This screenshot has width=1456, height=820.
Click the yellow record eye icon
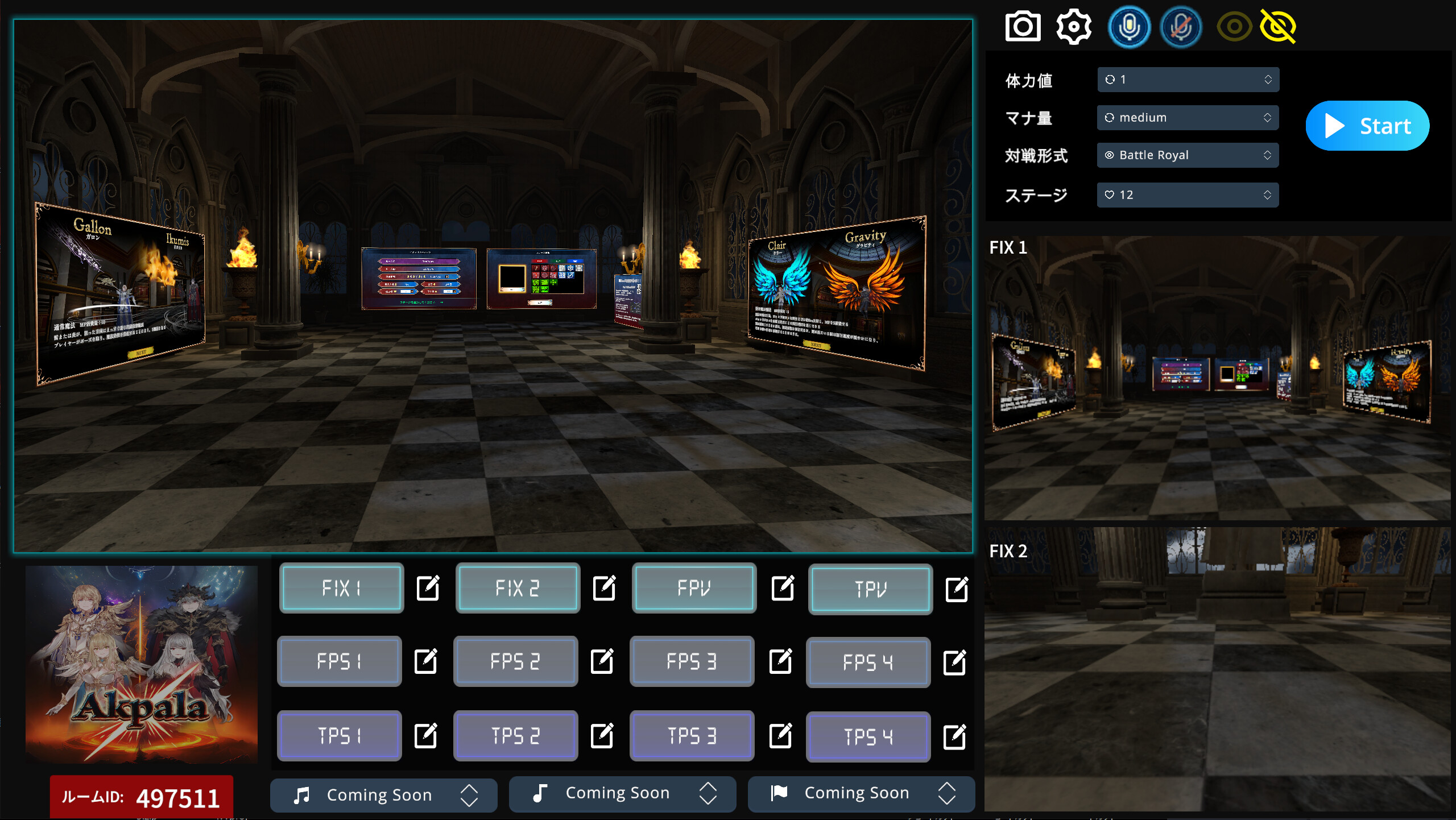[x=1233, y=26]
